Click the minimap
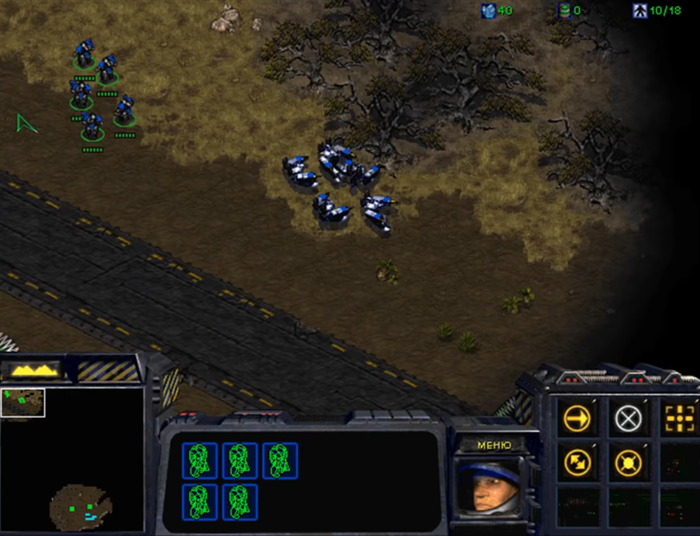This screenshot has height=536, width=700. click(72, 459)
